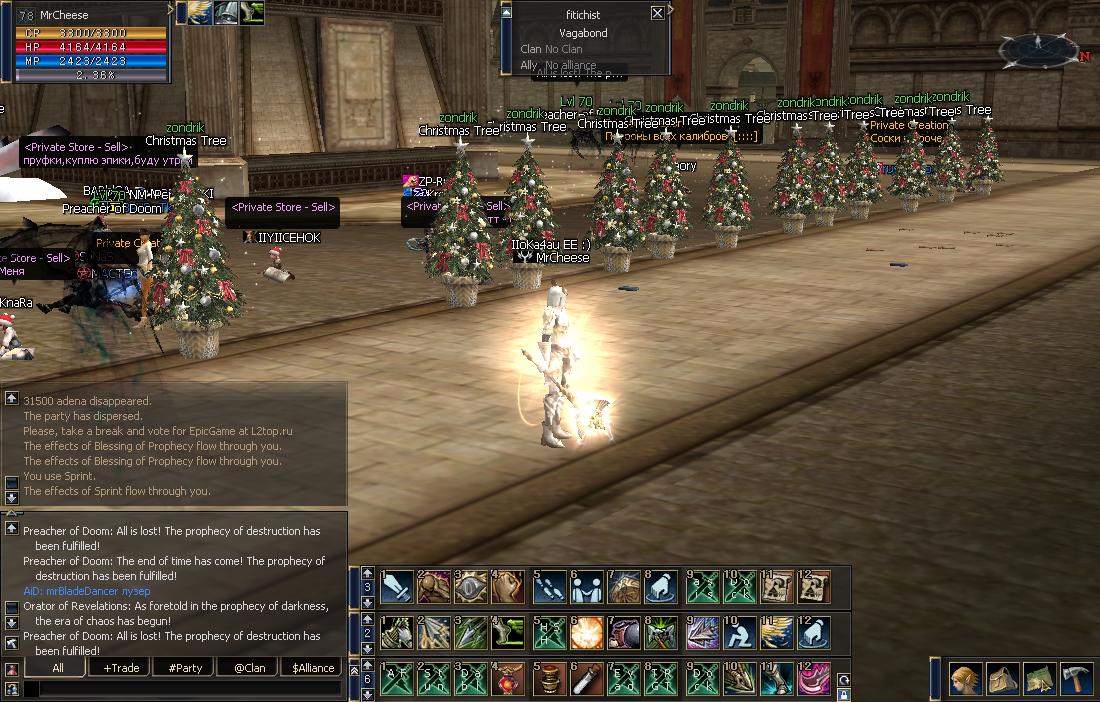Viewport: 1100px width, 702px height.
Task: Open the hammer actions menu
Action: [x=1075, y=679]
